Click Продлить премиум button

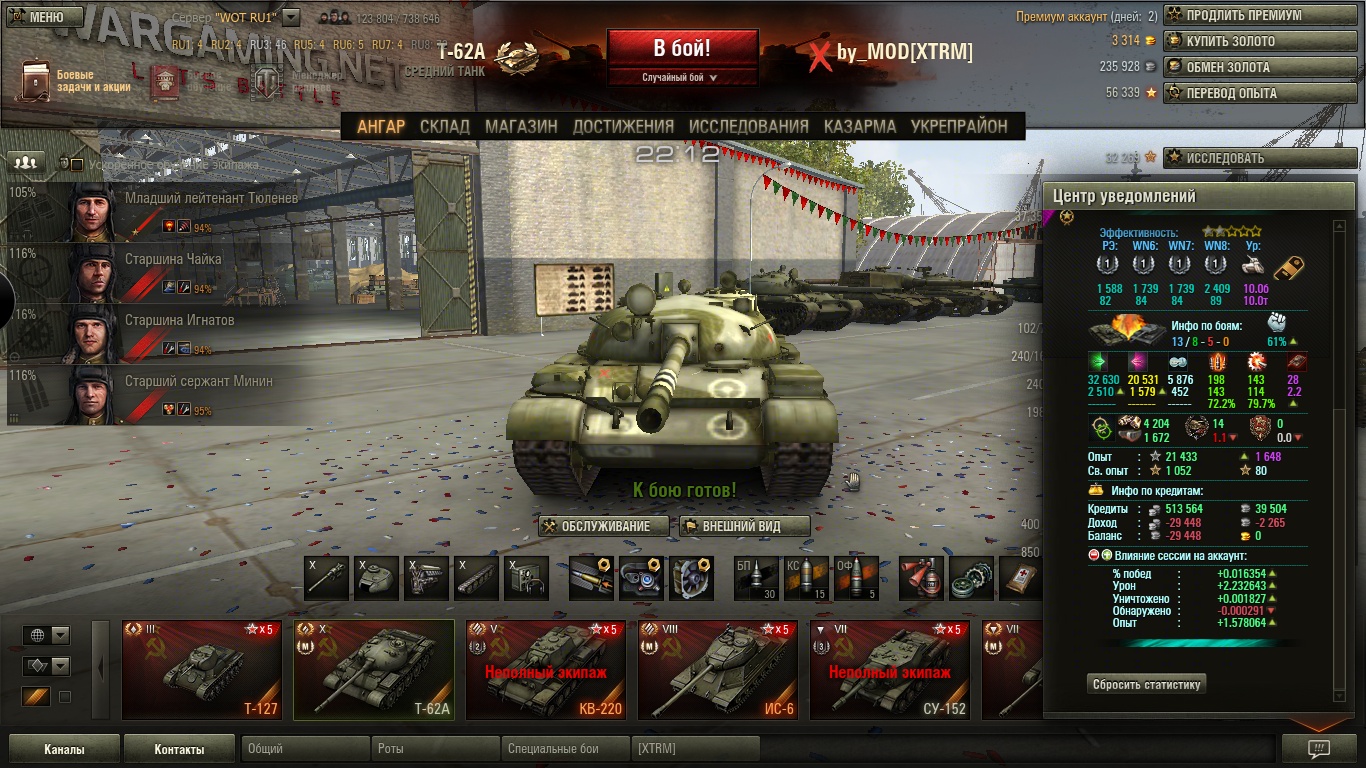1260,16
